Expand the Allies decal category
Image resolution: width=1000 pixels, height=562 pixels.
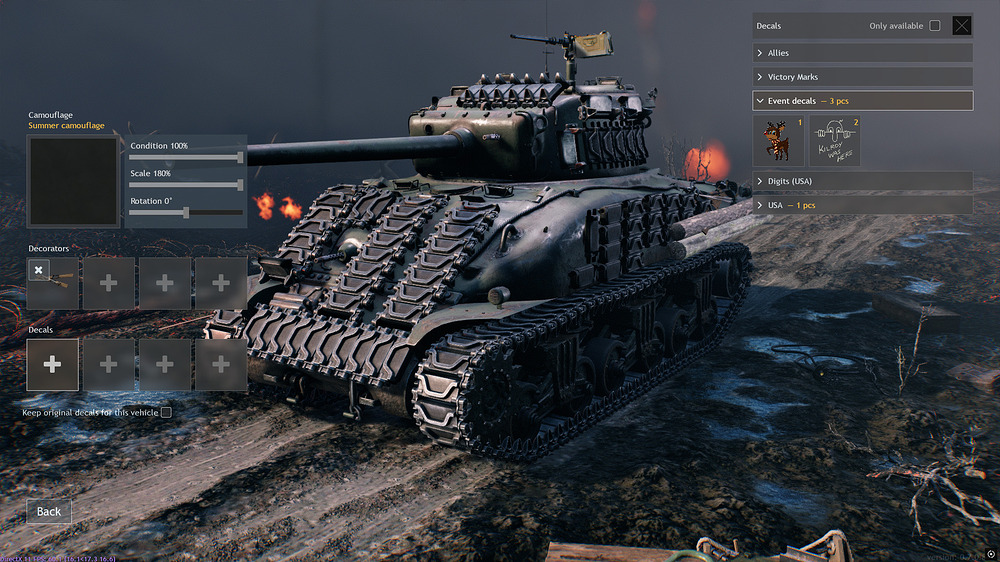click(861, 53)
